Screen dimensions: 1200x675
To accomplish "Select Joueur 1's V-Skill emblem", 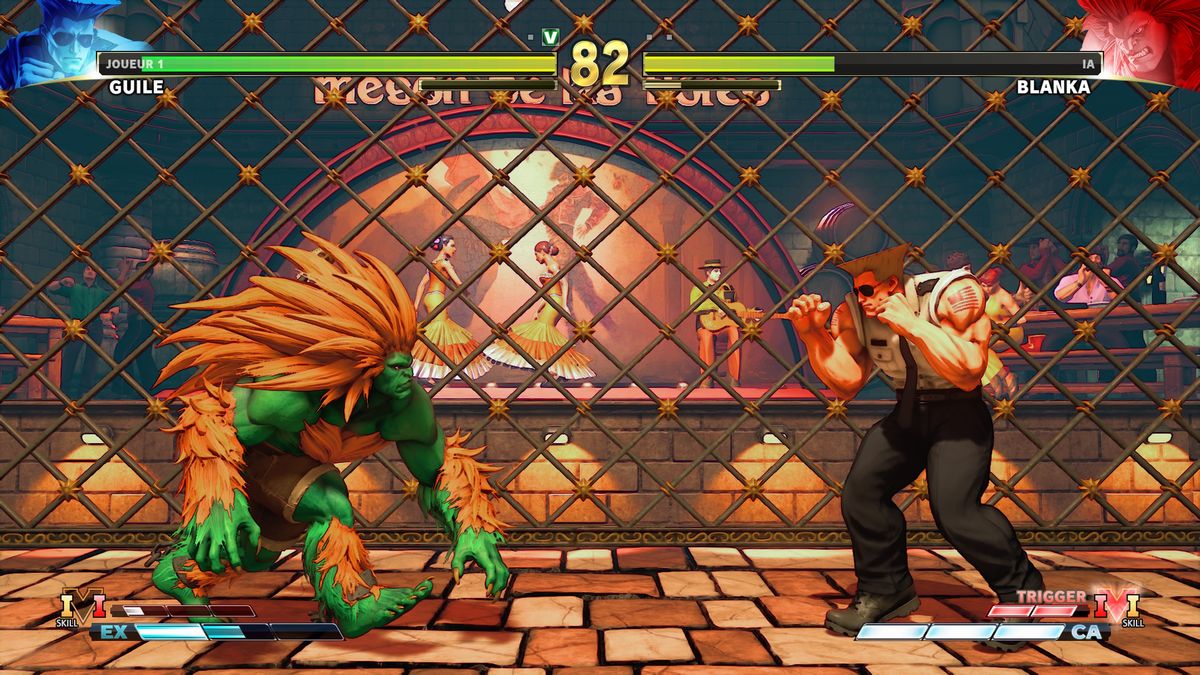I will [x=83, y=605].
